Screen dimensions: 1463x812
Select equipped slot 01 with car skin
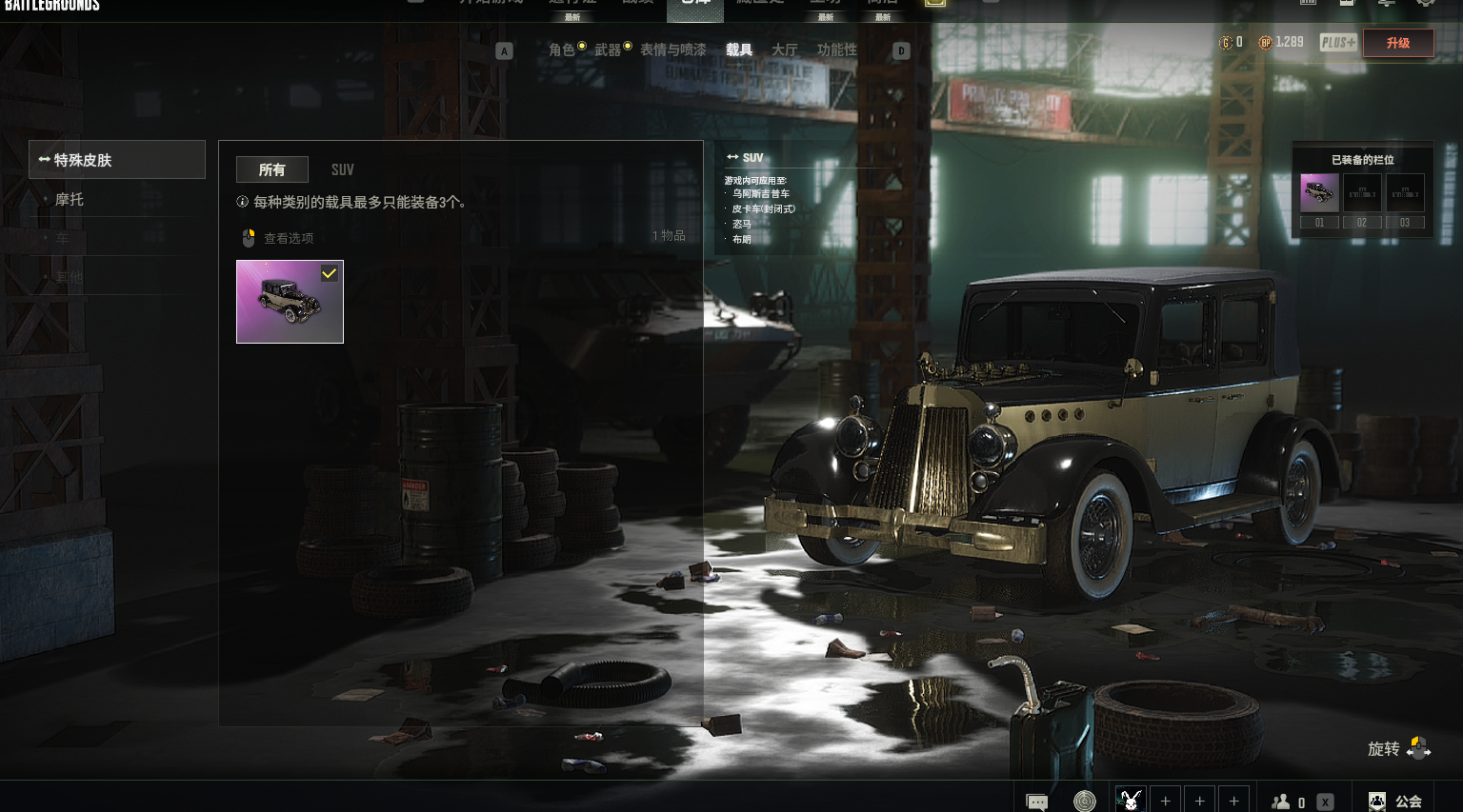pyautogui.click(x=1319, y=193)
